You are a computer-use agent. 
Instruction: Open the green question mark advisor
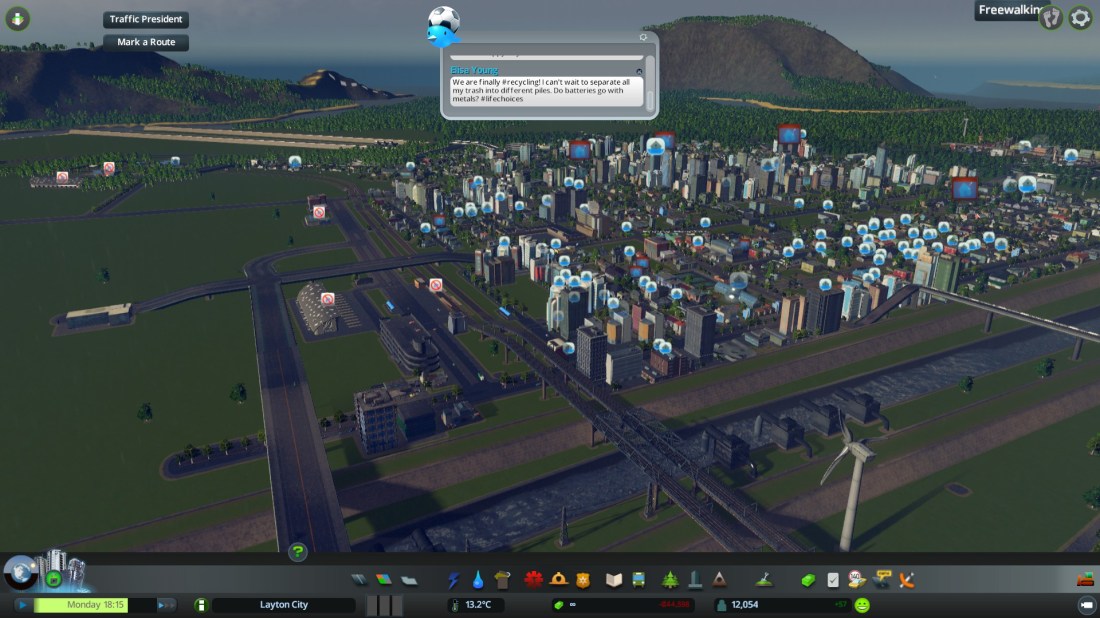coord(297,551)
